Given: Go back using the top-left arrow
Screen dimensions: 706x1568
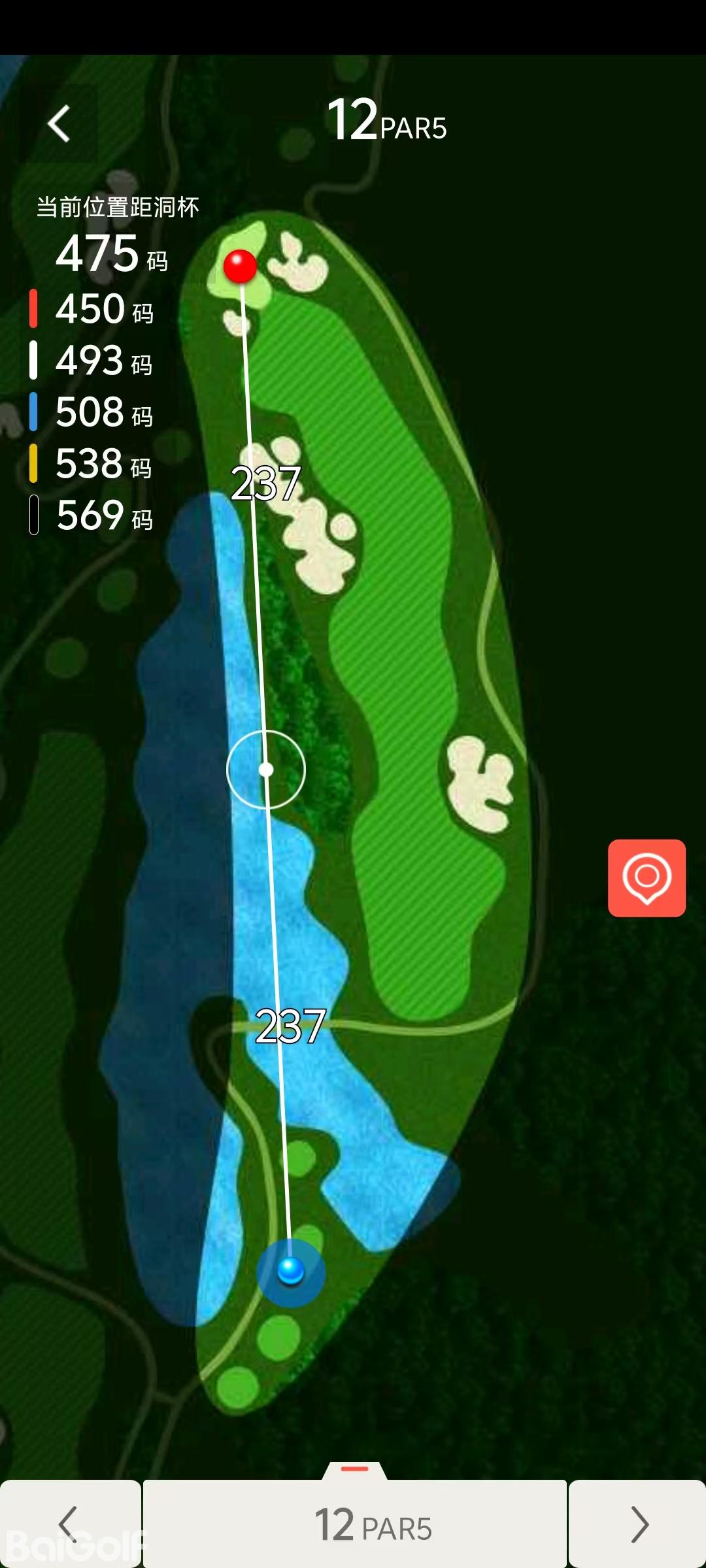Looking at the screenshot, I should click(x=59, y=123).
